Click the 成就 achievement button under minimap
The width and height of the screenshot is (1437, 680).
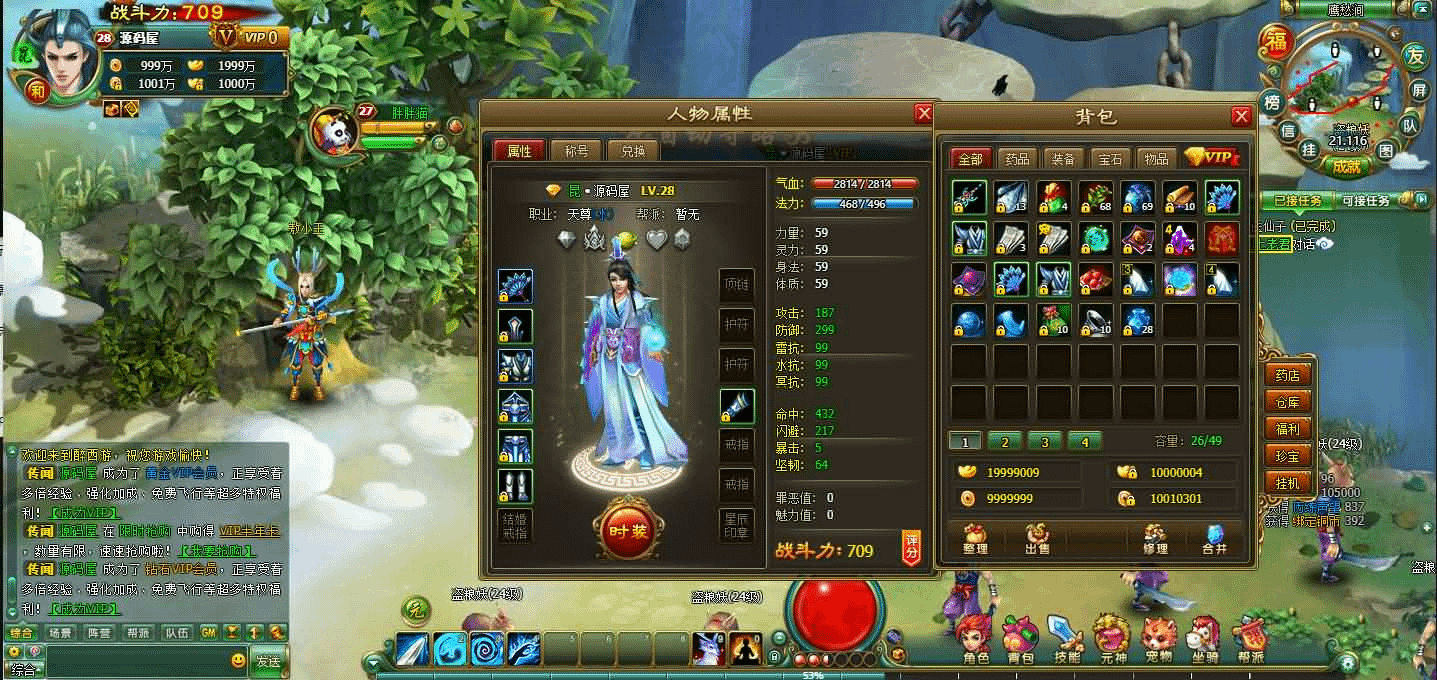(x=1346, y=167)
